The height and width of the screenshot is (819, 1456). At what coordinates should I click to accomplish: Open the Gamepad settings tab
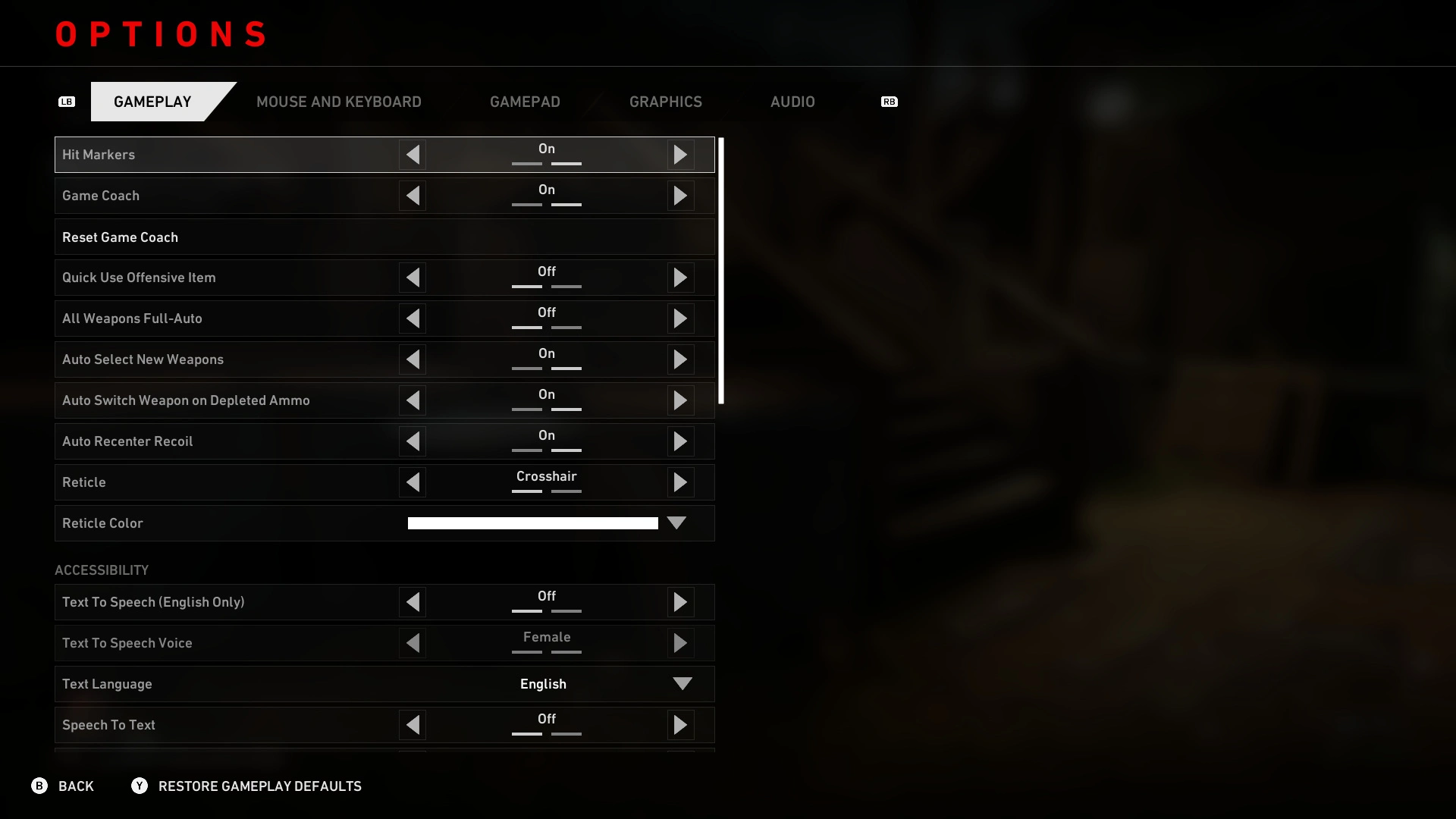[525, 102]
